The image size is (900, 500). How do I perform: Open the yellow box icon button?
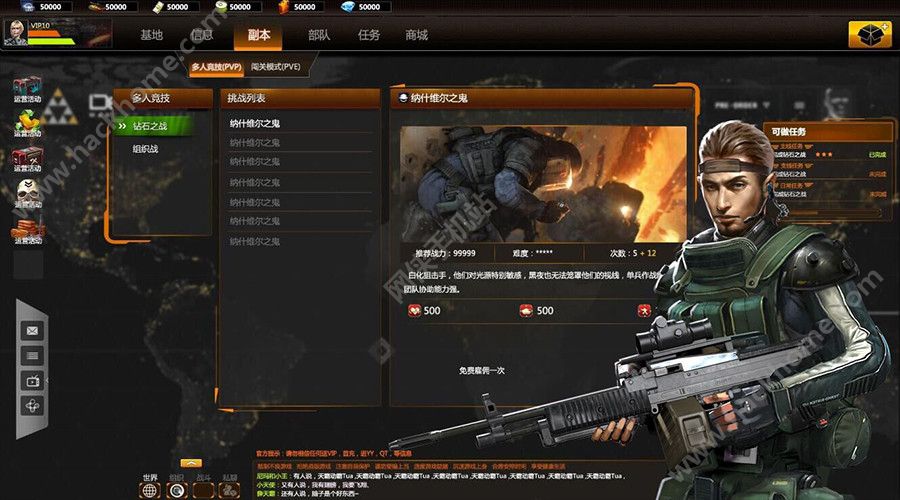tap(869, 35)
